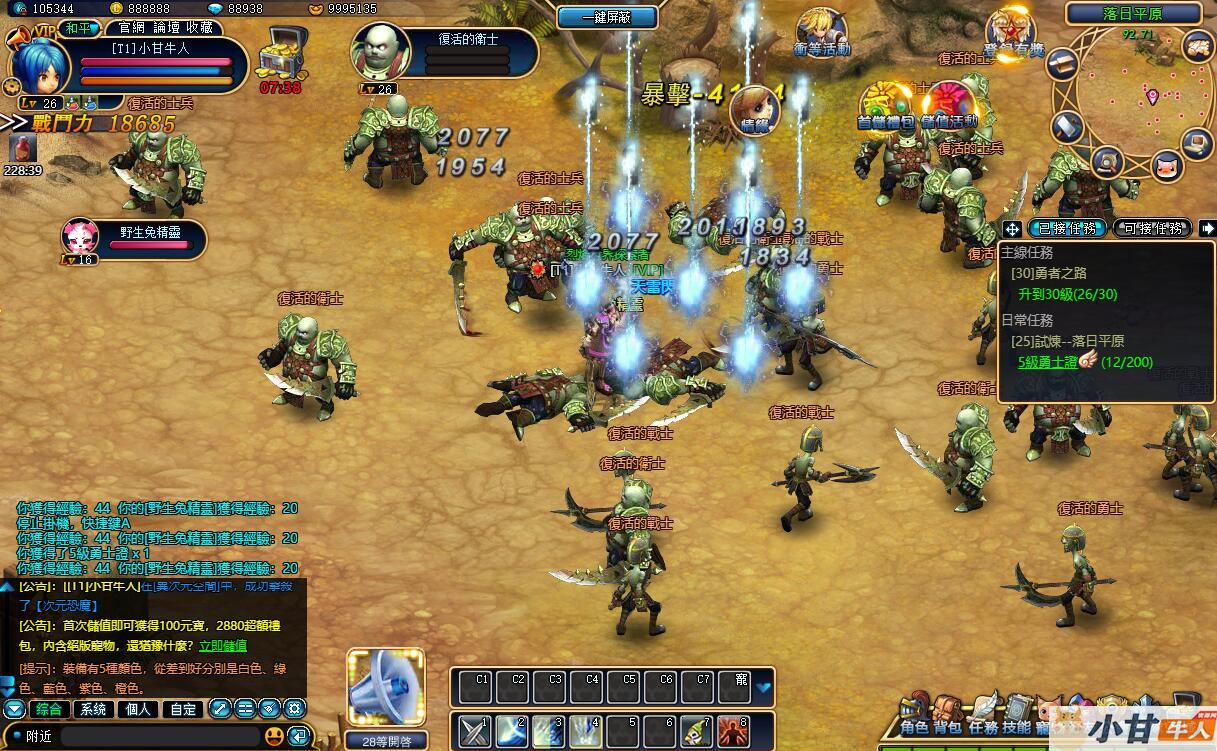The height and width of the screenshot is (751, 1217).
Task: Select the 個人 chat tab
Action: pyautogui.click(x=138, y=709)
